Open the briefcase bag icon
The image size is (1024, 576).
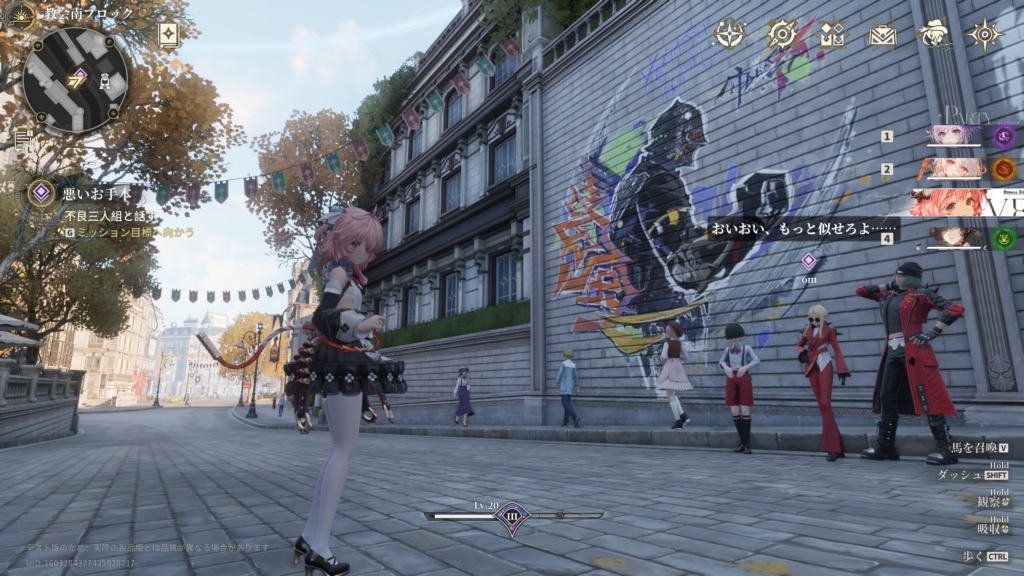click(883, 35)
